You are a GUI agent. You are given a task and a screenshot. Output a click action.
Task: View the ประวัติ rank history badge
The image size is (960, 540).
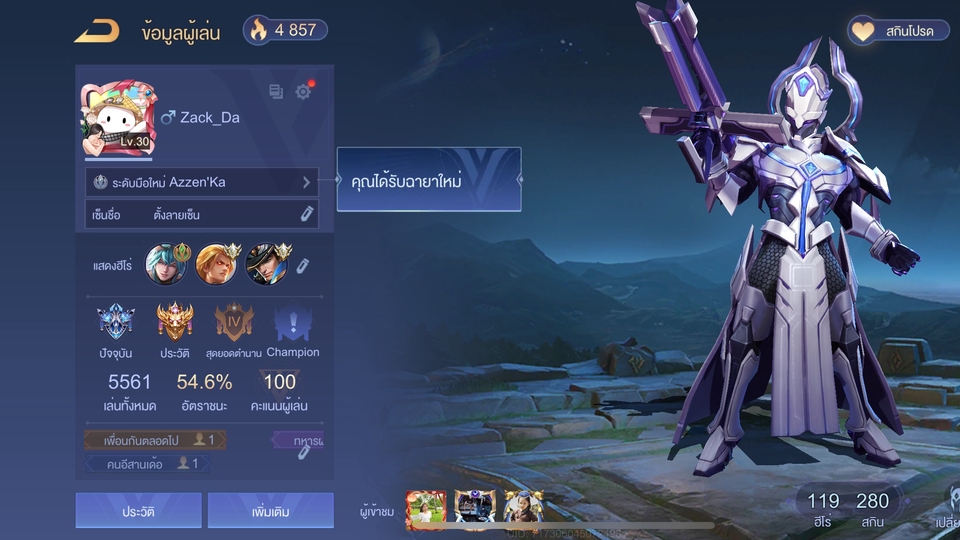(x=174, y=323)
